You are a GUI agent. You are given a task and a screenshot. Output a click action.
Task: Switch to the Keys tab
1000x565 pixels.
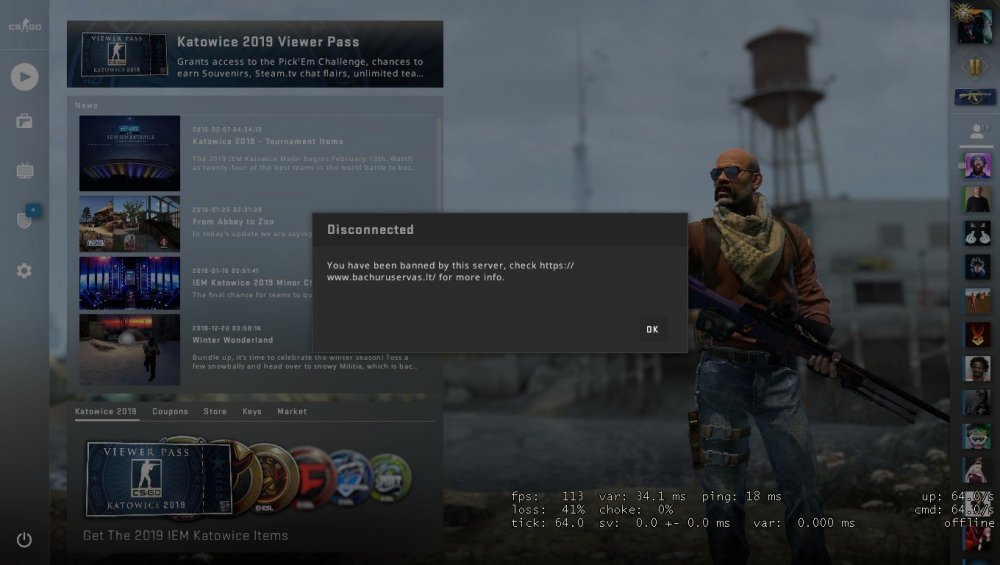click(x=252, y=411)
